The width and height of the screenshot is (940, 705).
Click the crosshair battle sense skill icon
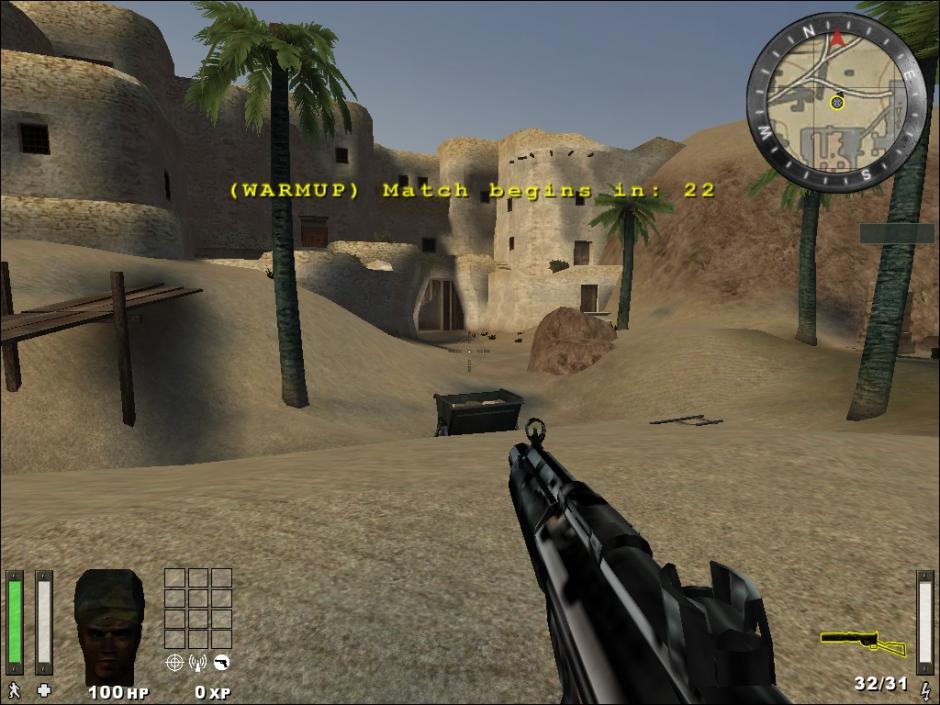coord(174,662)
